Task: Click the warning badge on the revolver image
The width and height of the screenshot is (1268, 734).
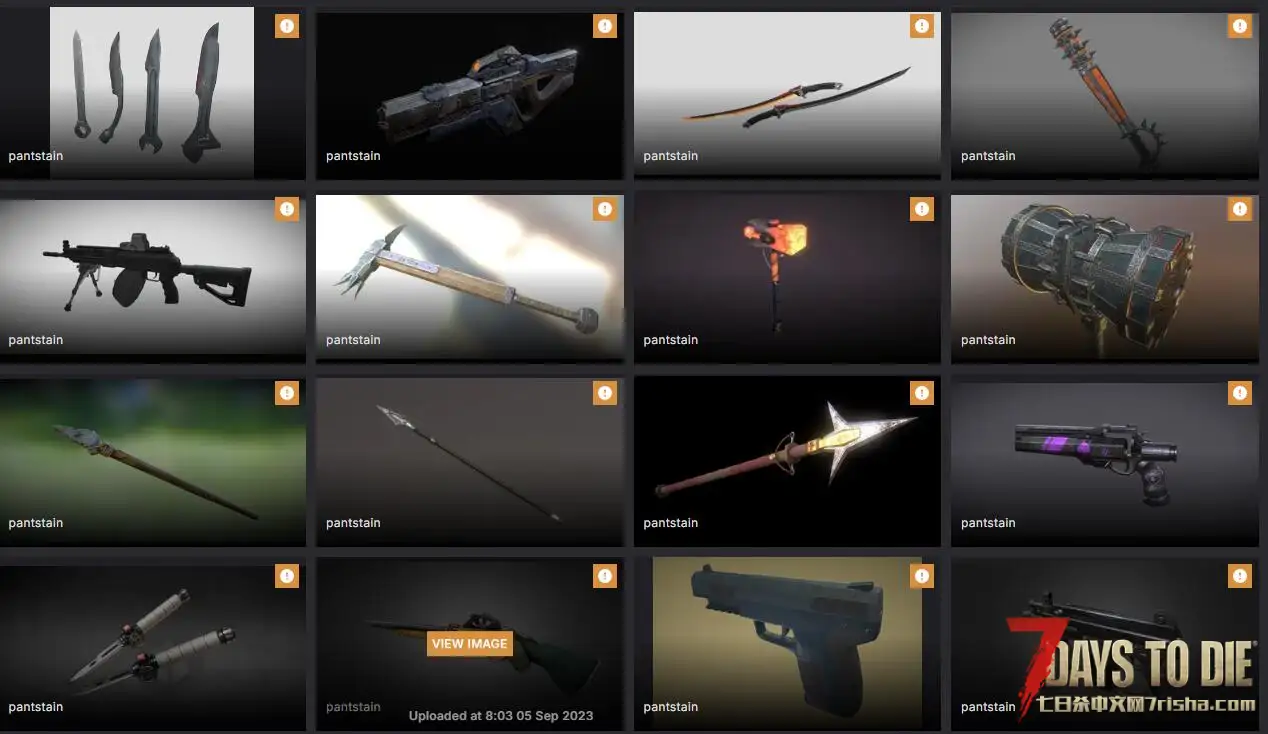Action: pyautogui.click(x=1240, y=393)
